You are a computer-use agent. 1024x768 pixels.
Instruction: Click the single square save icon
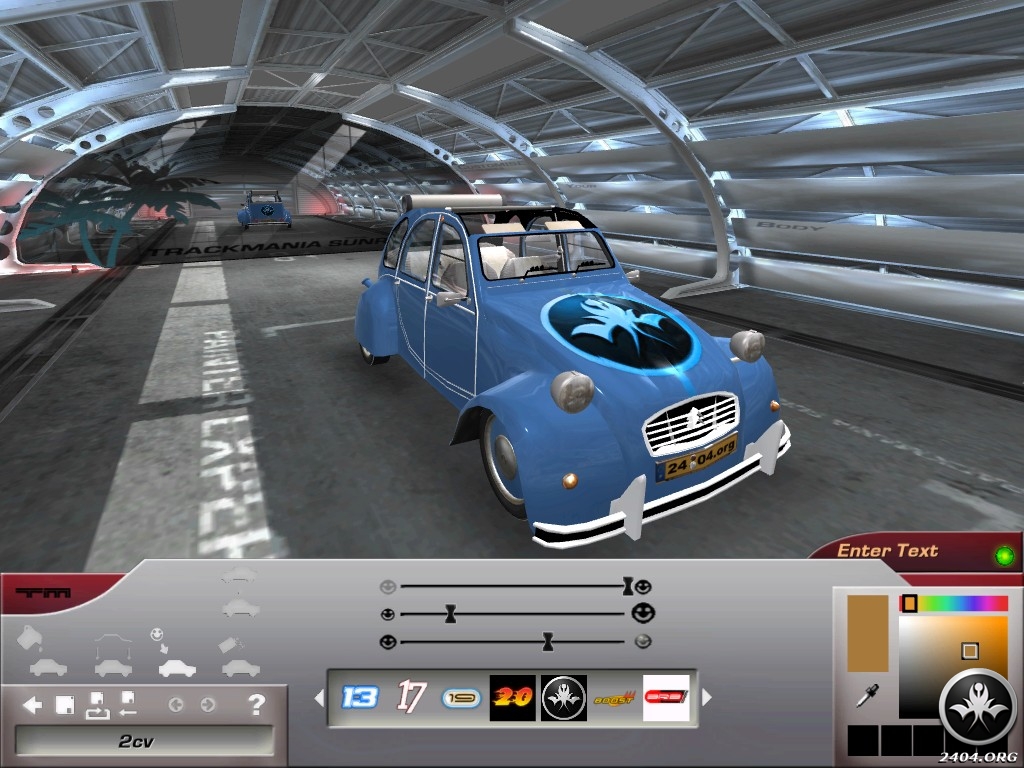tap(65, 705)
